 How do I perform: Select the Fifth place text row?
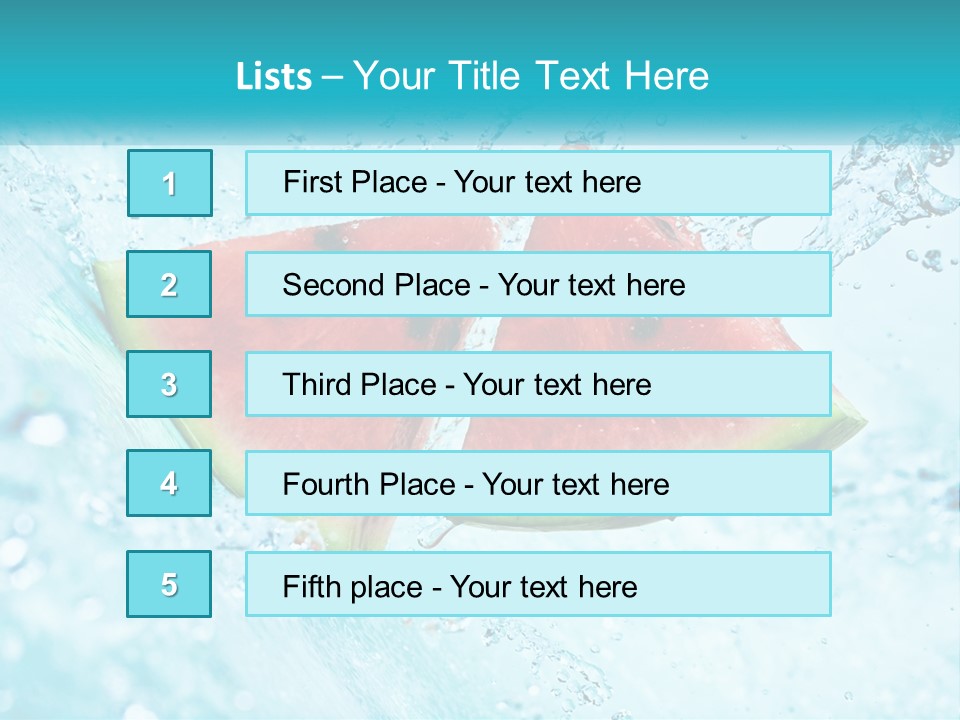538,584
